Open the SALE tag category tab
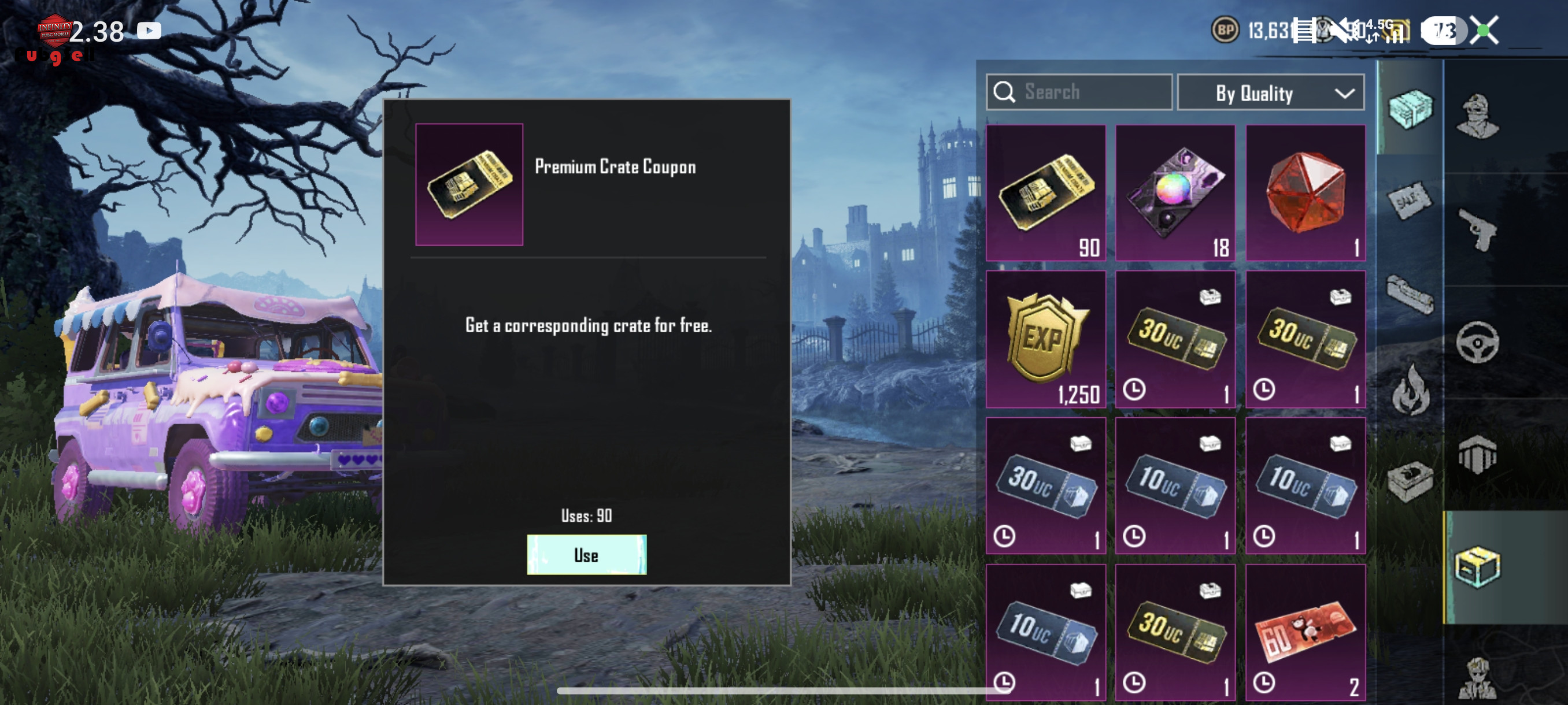This screenshot has width=1568, height=705. point(1410,200)
